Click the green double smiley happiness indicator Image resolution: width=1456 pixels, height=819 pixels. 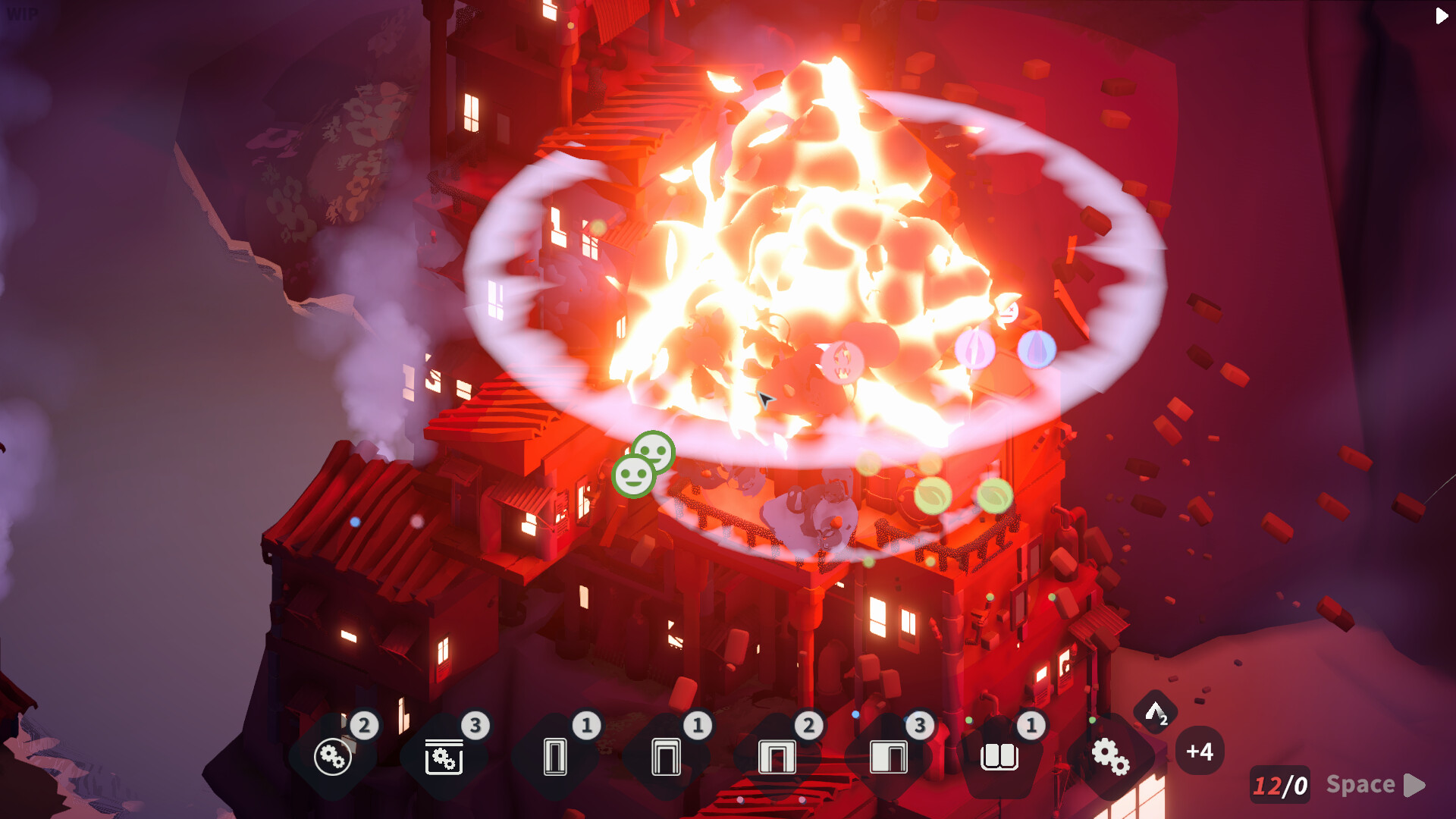pos(642,464)
